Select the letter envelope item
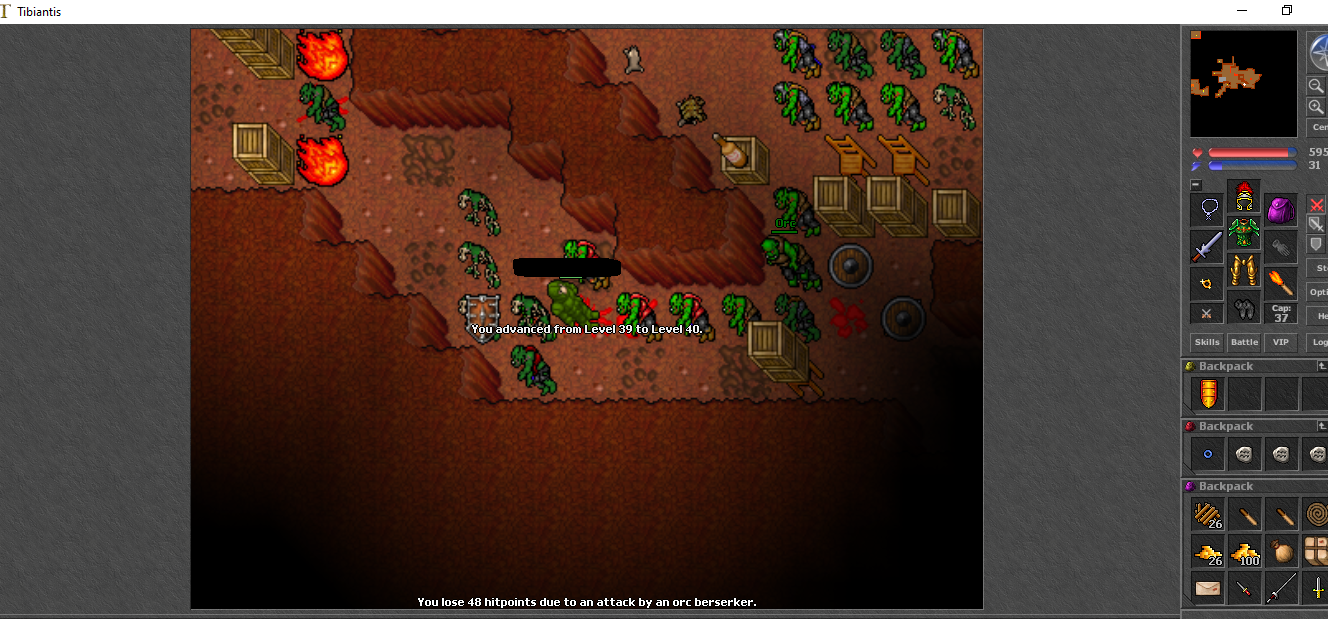The image size is (1328, 619). tap(1208, 588)
